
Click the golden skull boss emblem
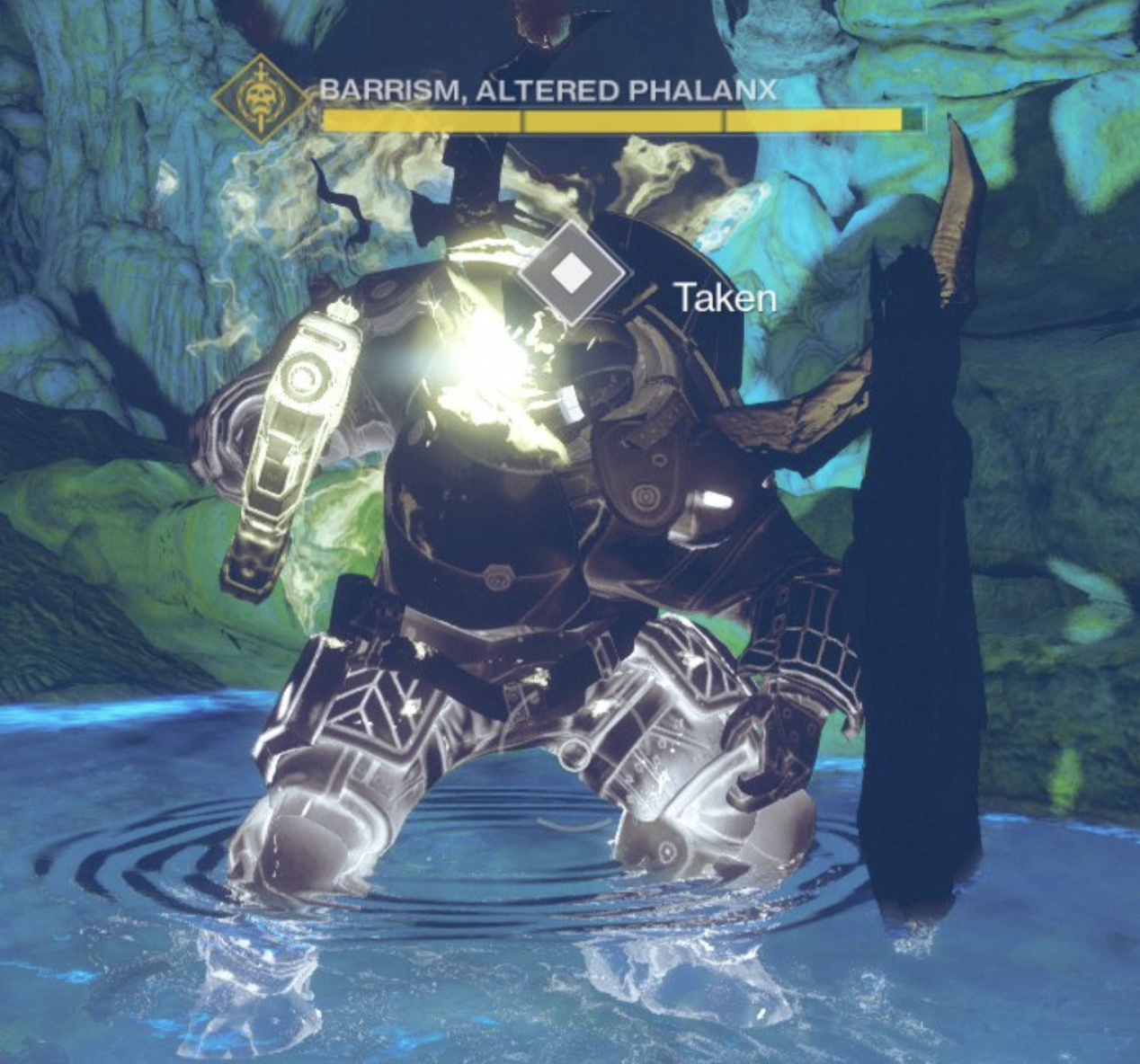(260, 100)
